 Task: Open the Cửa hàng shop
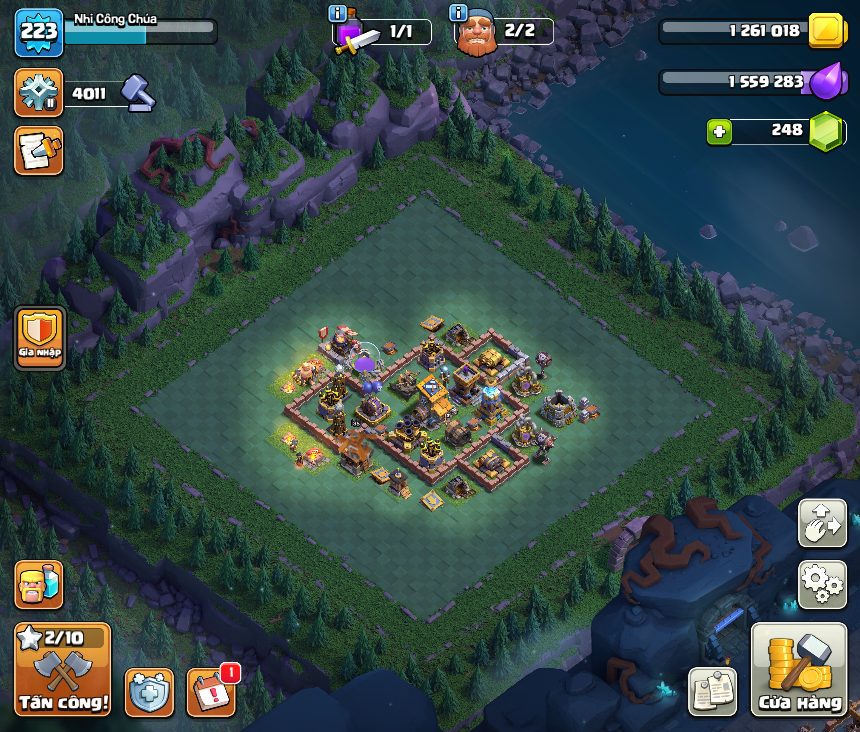click(799, 670)
